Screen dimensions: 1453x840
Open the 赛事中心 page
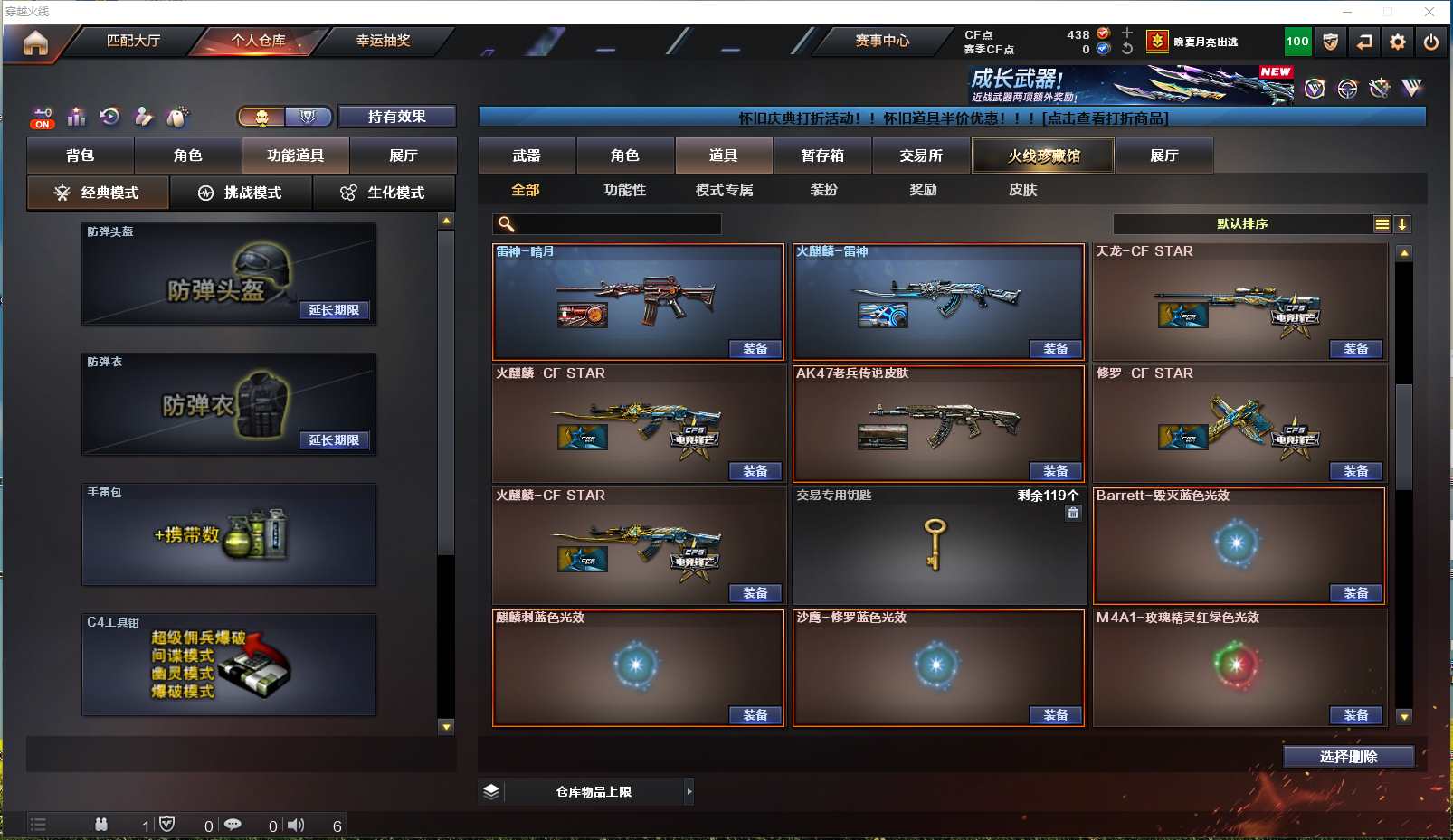[x=882, y=41]
